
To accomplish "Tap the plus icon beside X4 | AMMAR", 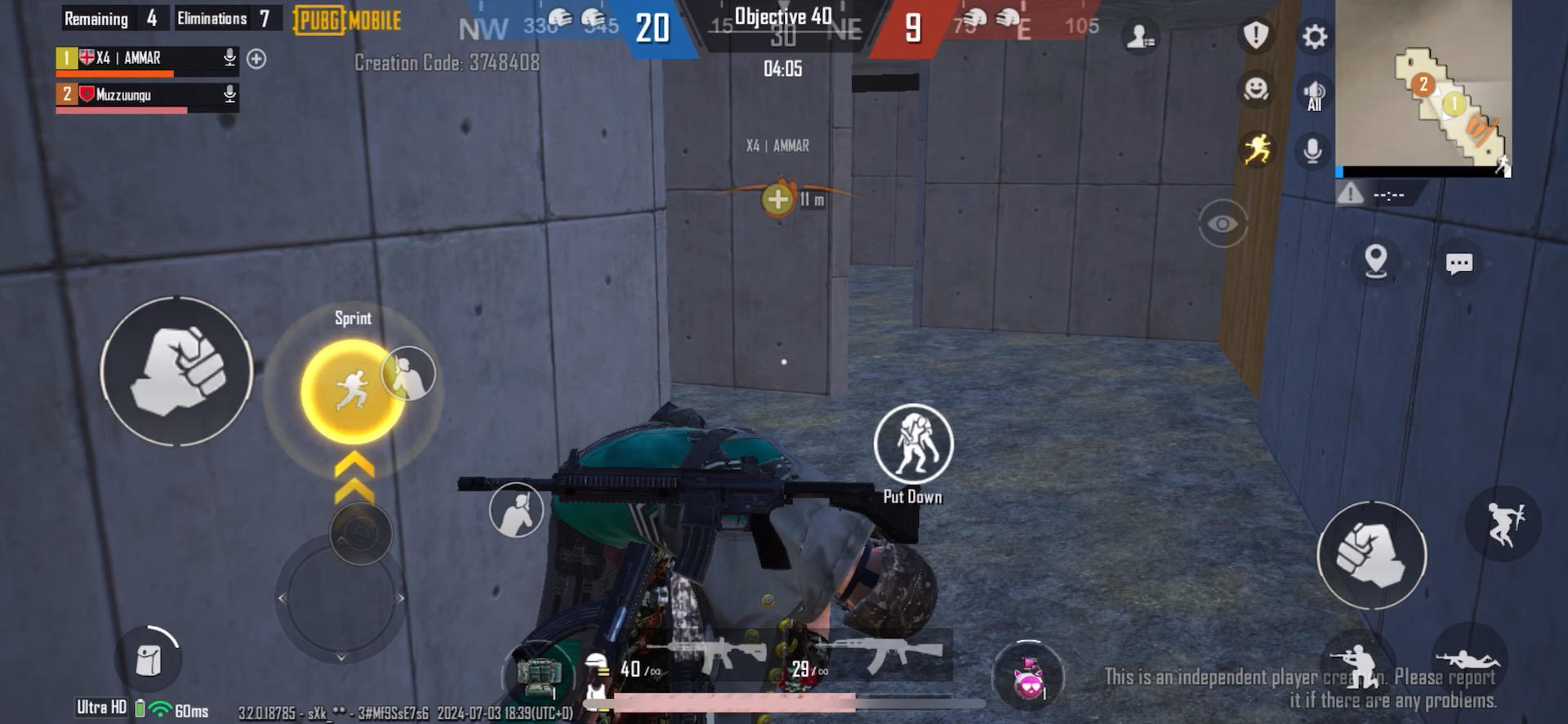I will 257,58.
